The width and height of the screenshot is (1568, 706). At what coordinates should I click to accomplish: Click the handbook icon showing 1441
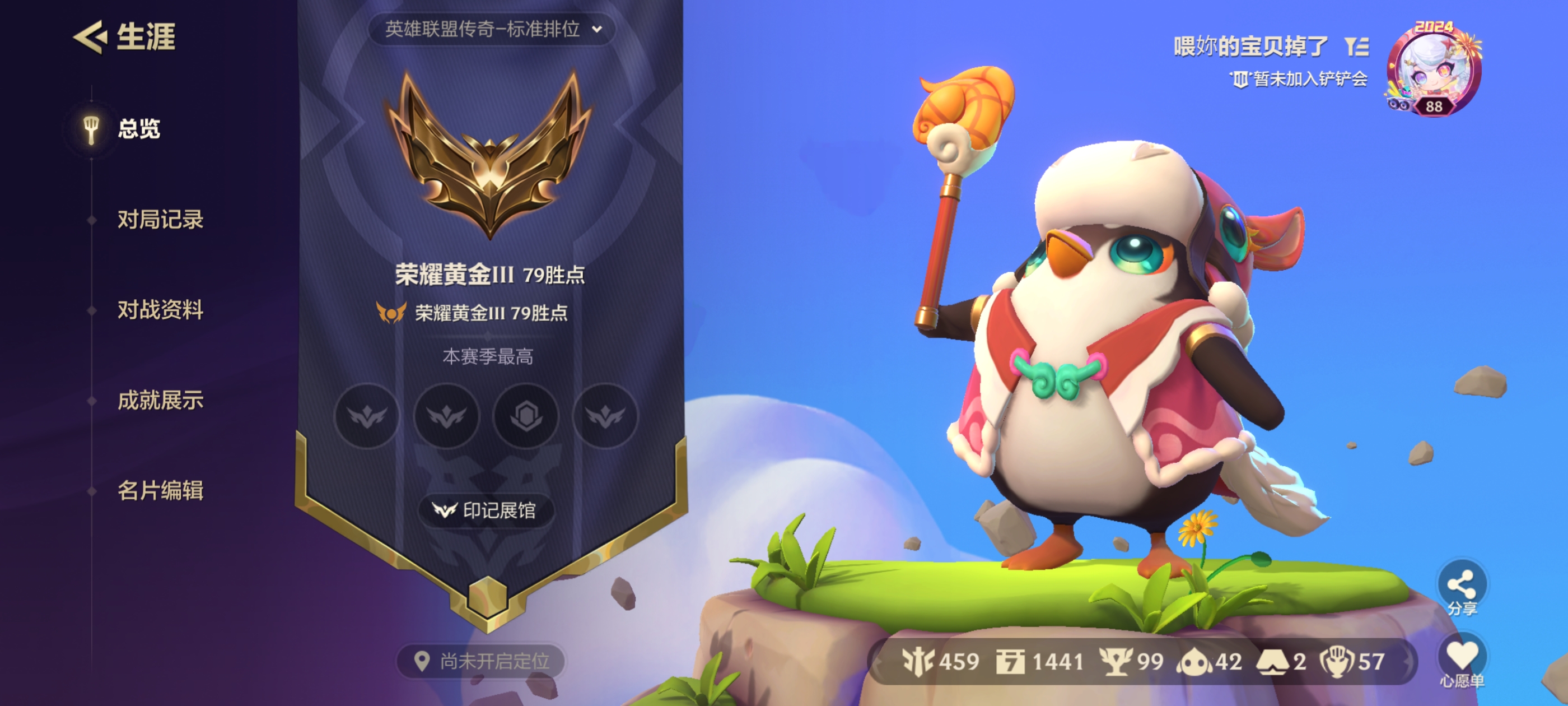(1010, 662)
